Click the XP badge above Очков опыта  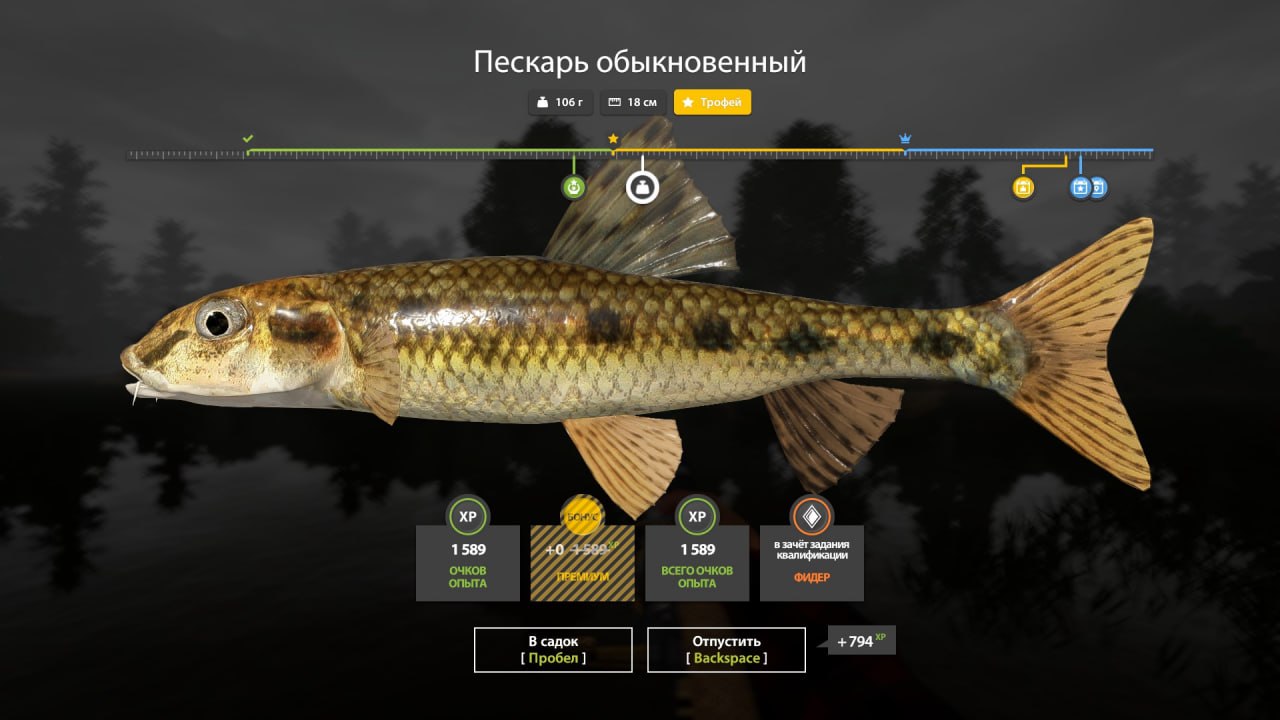click(x=467, y=518)
